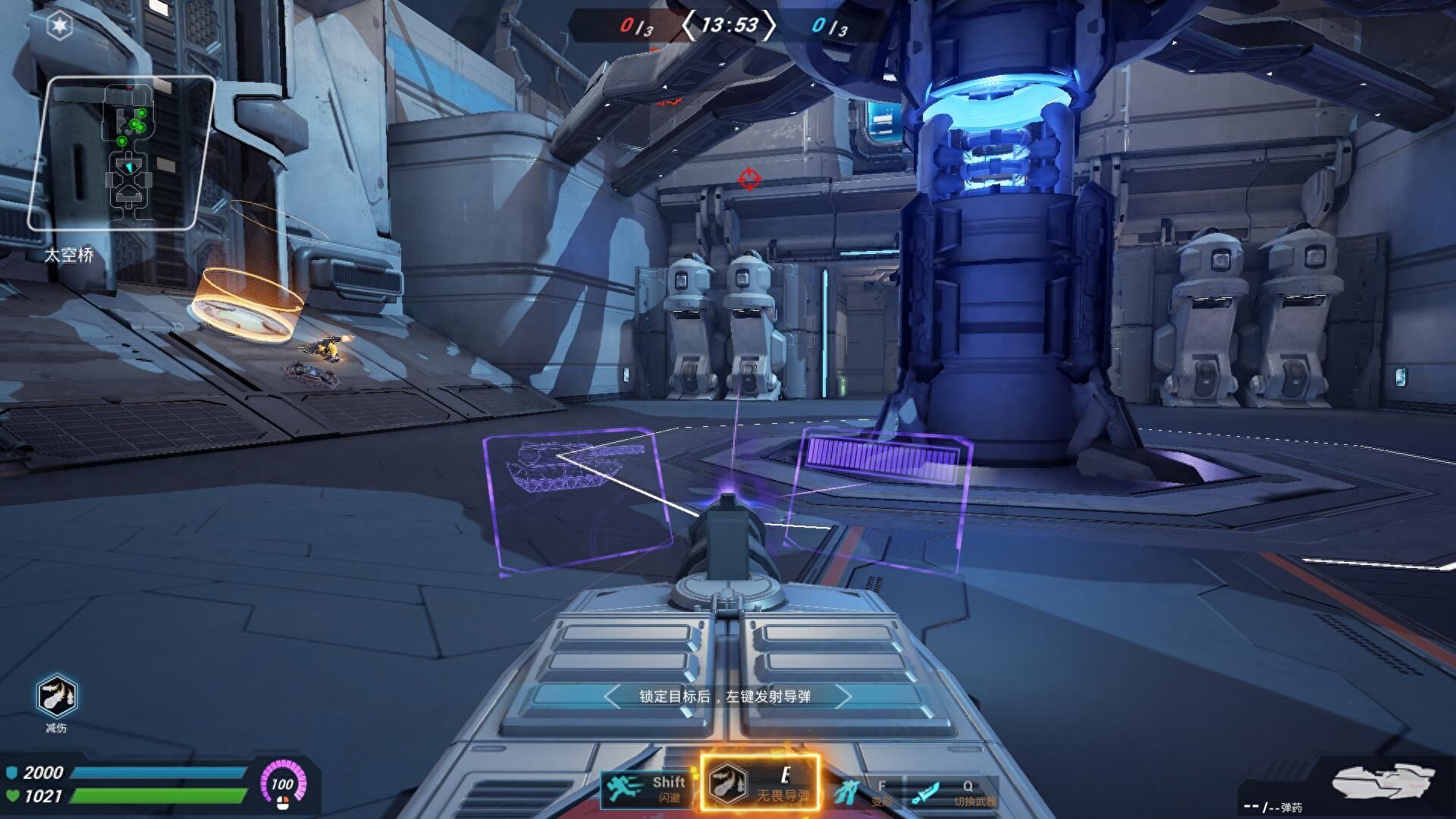Viewport: 1456px width, 819px height.
Task: Fire the 无畏导弹 missile ability
Action: point(759,783)
